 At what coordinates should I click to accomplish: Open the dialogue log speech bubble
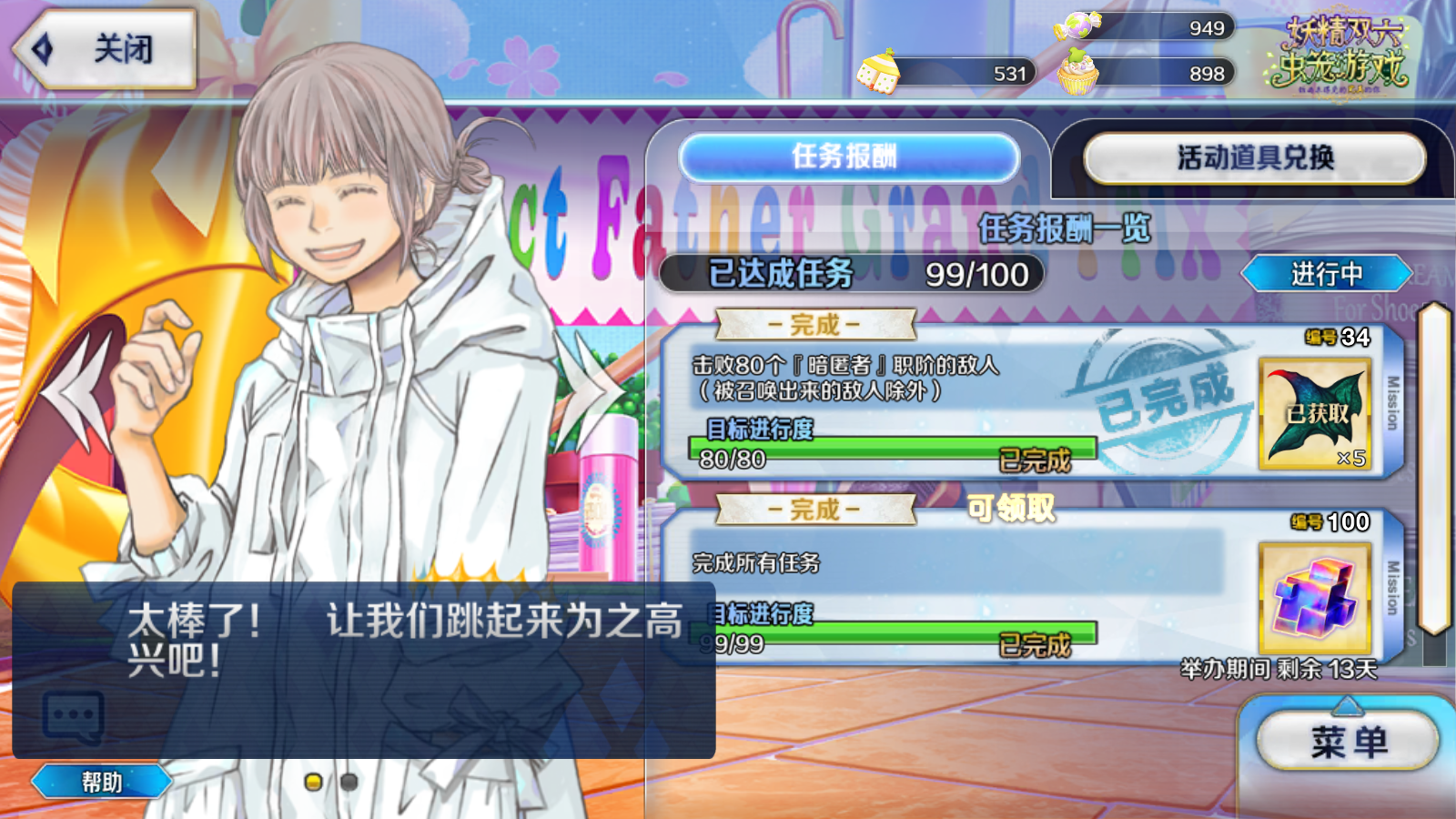73,717
